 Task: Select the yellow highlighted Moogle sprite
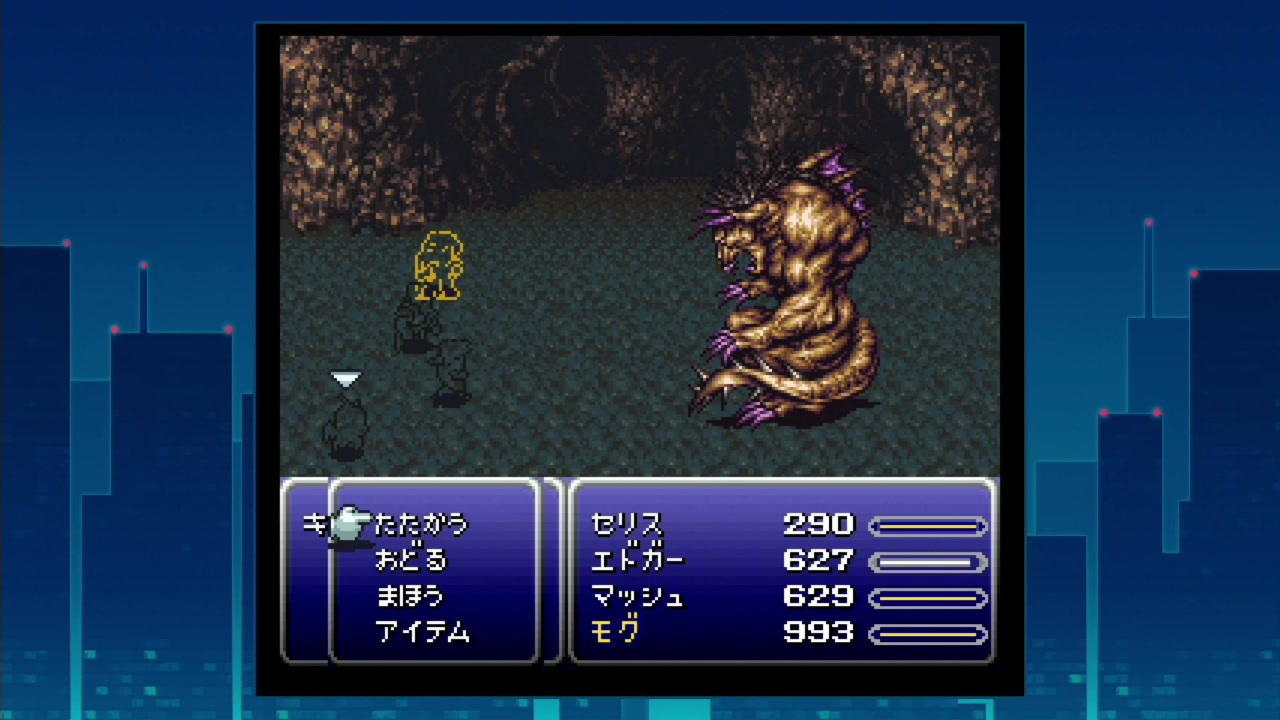pyautogui.click(x=438, y=265)
